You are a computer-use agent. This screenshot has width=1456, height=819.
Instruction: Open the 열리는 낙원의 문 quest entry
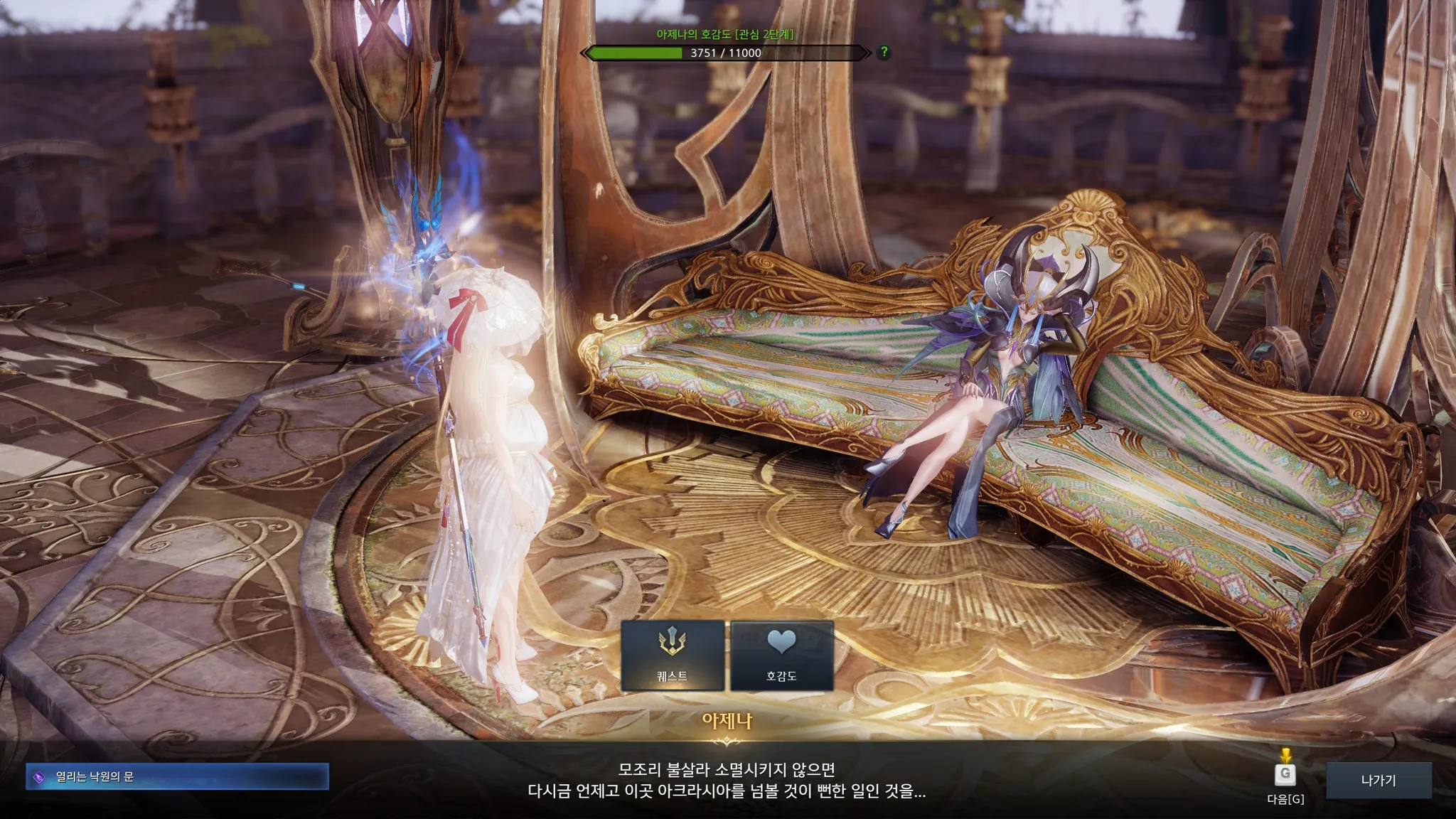click(178, 776)
